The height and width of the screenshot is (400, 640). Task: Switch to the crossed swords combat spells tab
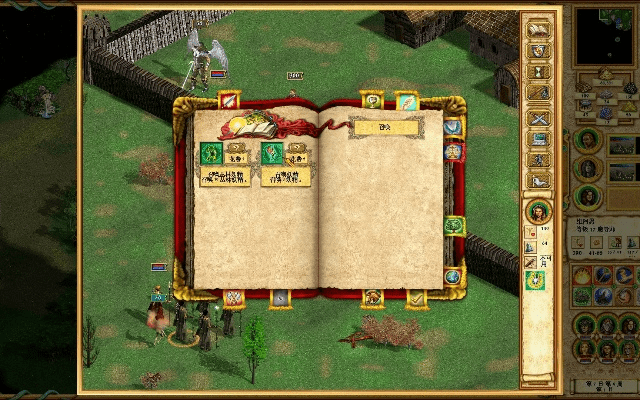pyautogui.click(x=233, y=297)
